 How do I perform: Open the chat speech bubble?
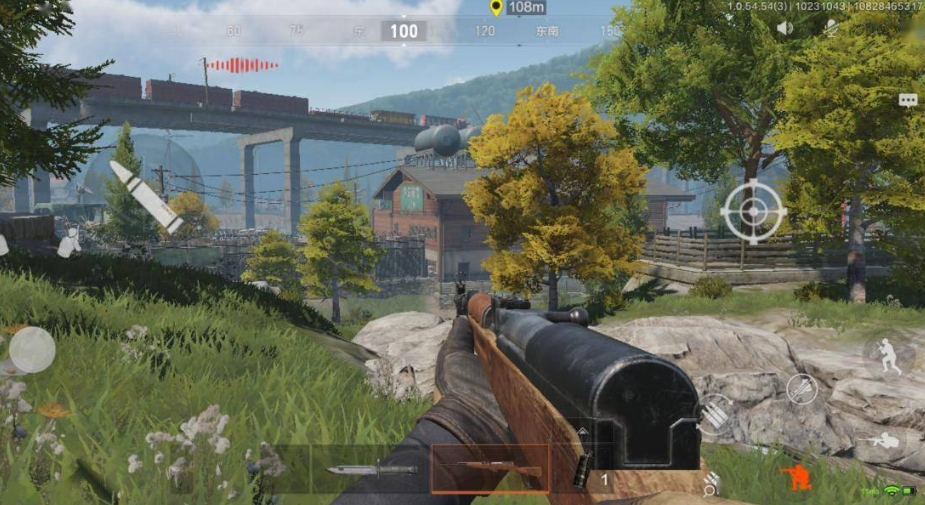pos(908,100)
